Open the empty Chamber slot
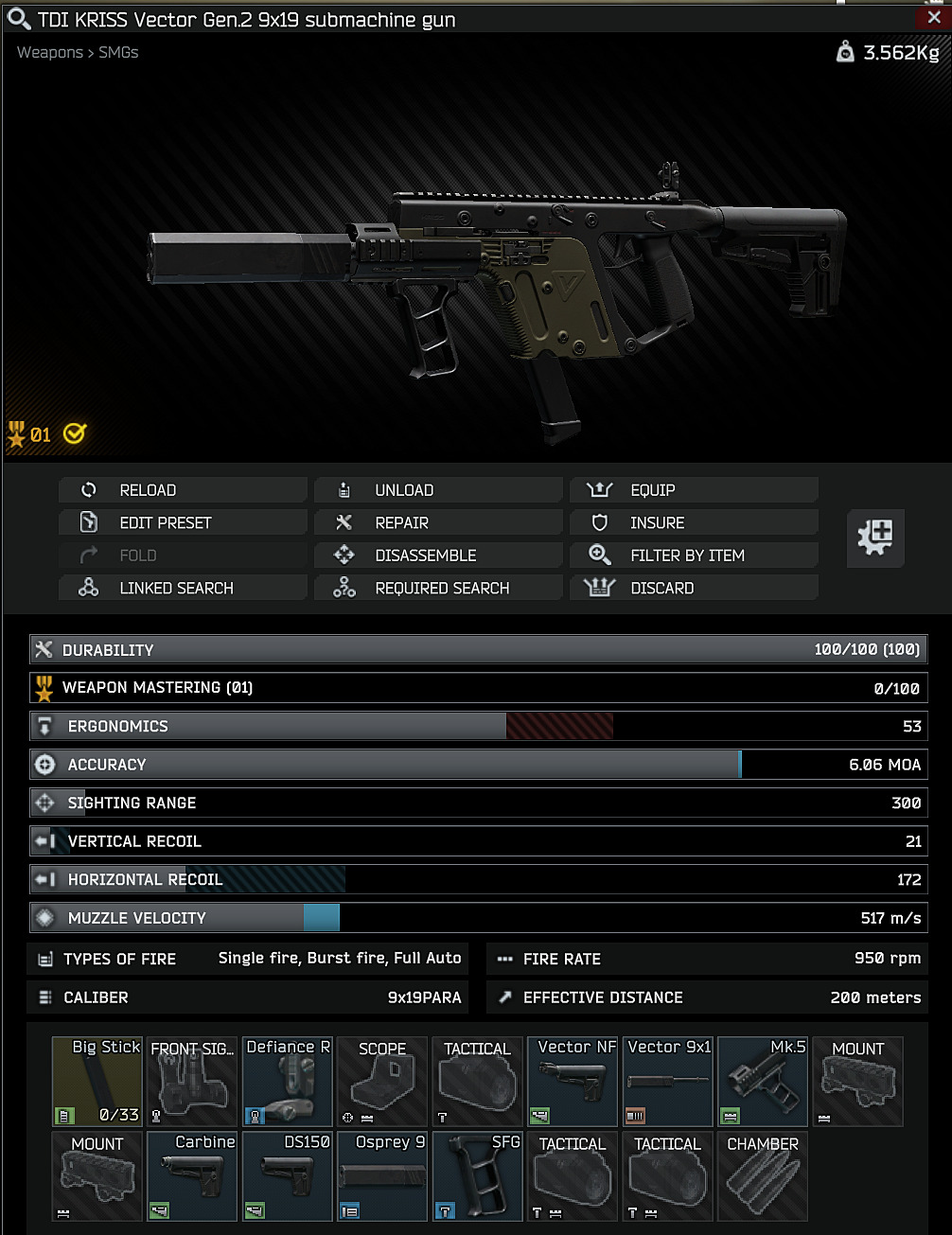This screenshot has width=952, height=1235. pyautogui.click(x=763, y=1175)
